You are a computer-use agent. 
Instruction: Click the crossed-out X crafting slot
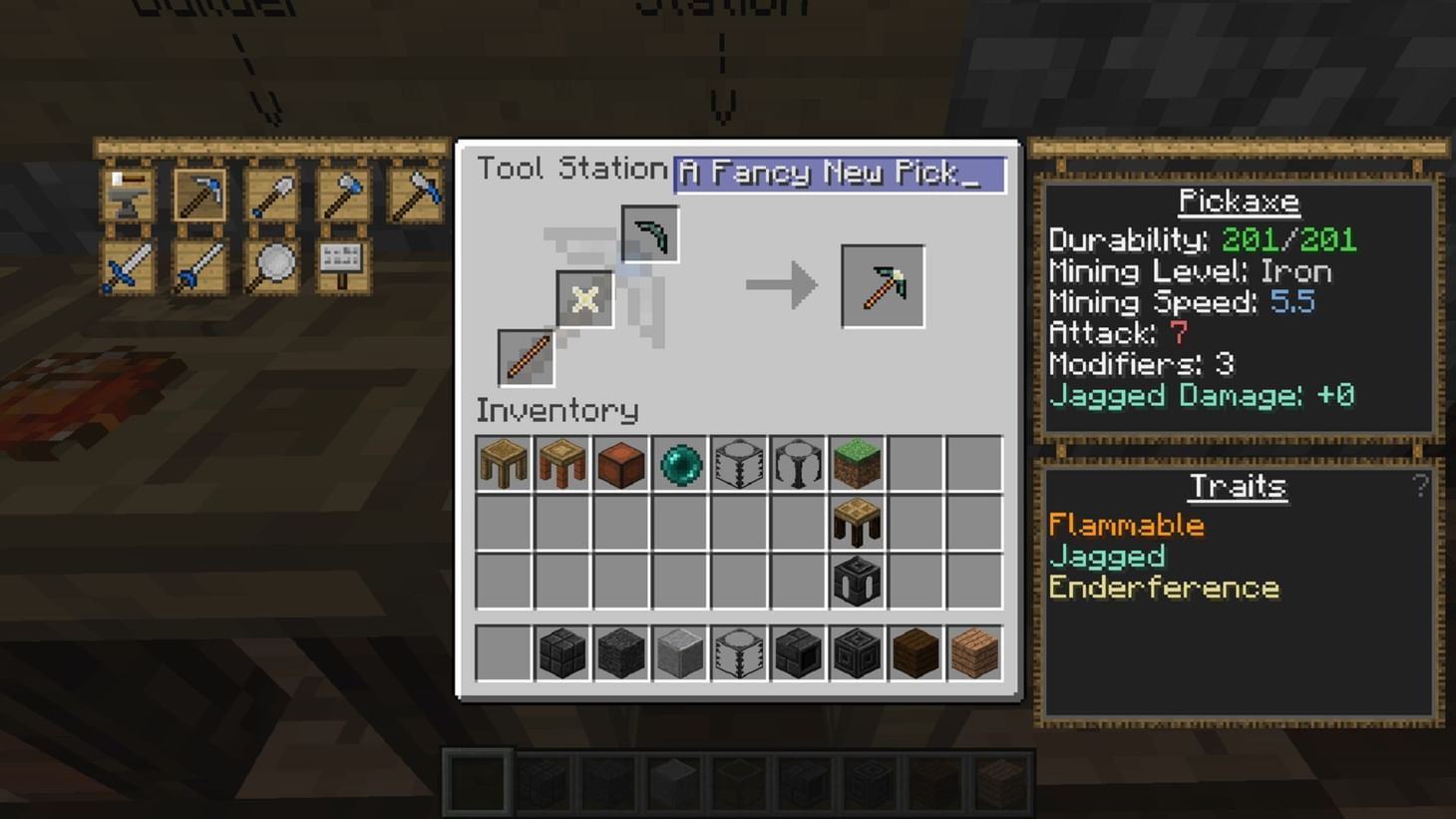pos(584,299)
